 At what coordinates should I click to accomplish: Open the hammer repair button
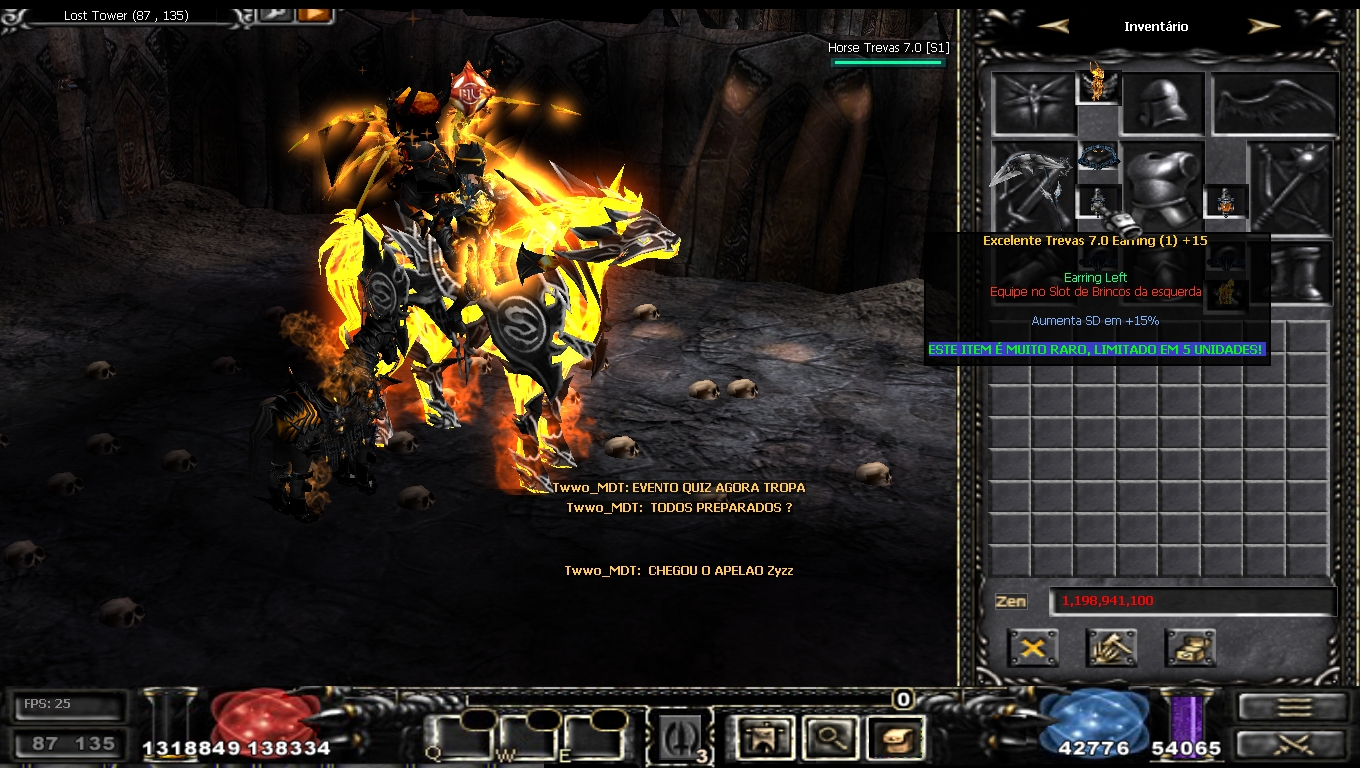click(x=1111, y=648)
